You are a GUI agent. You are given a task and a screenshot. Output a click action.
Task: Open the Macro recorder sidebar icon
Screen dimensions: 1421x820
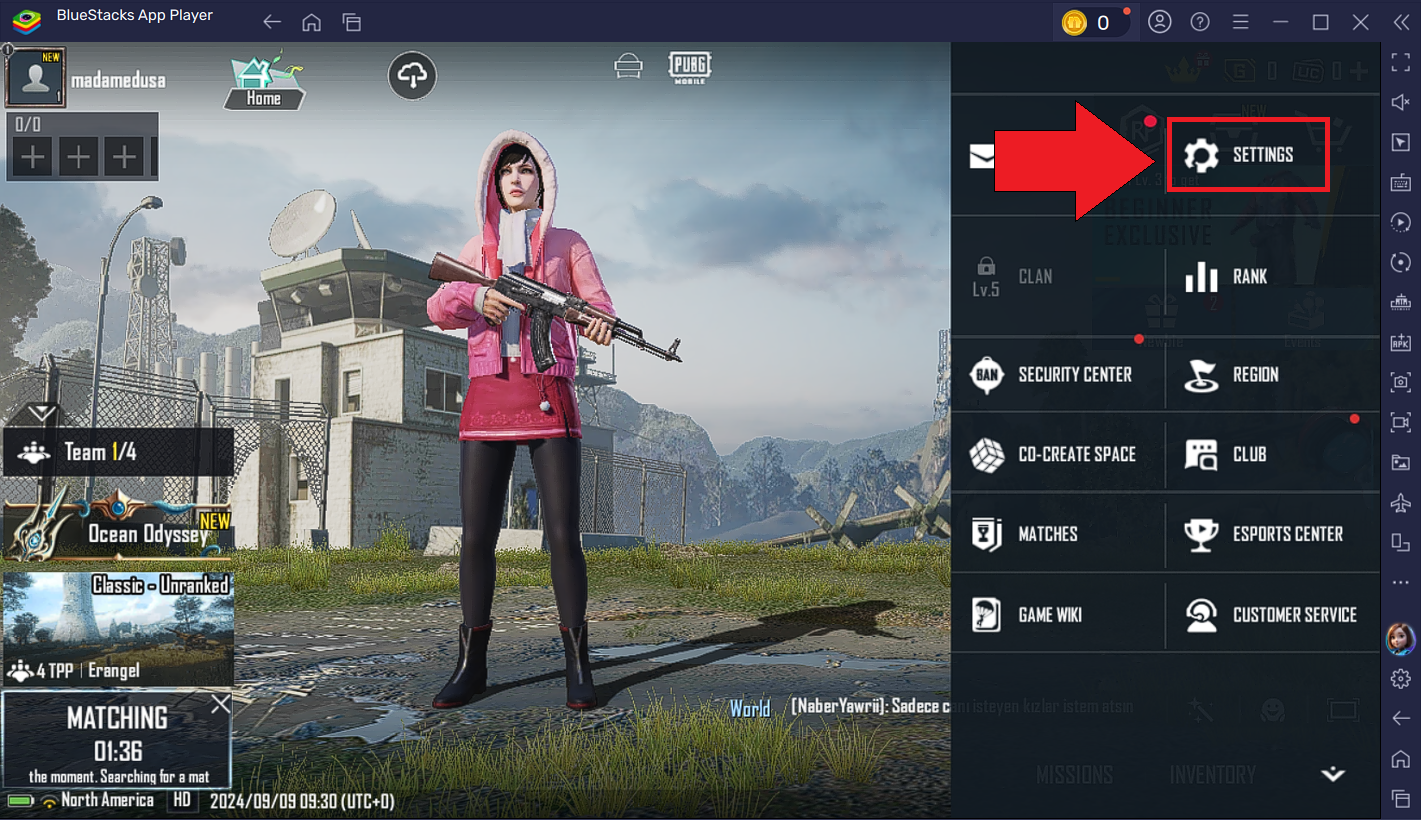1400,222
